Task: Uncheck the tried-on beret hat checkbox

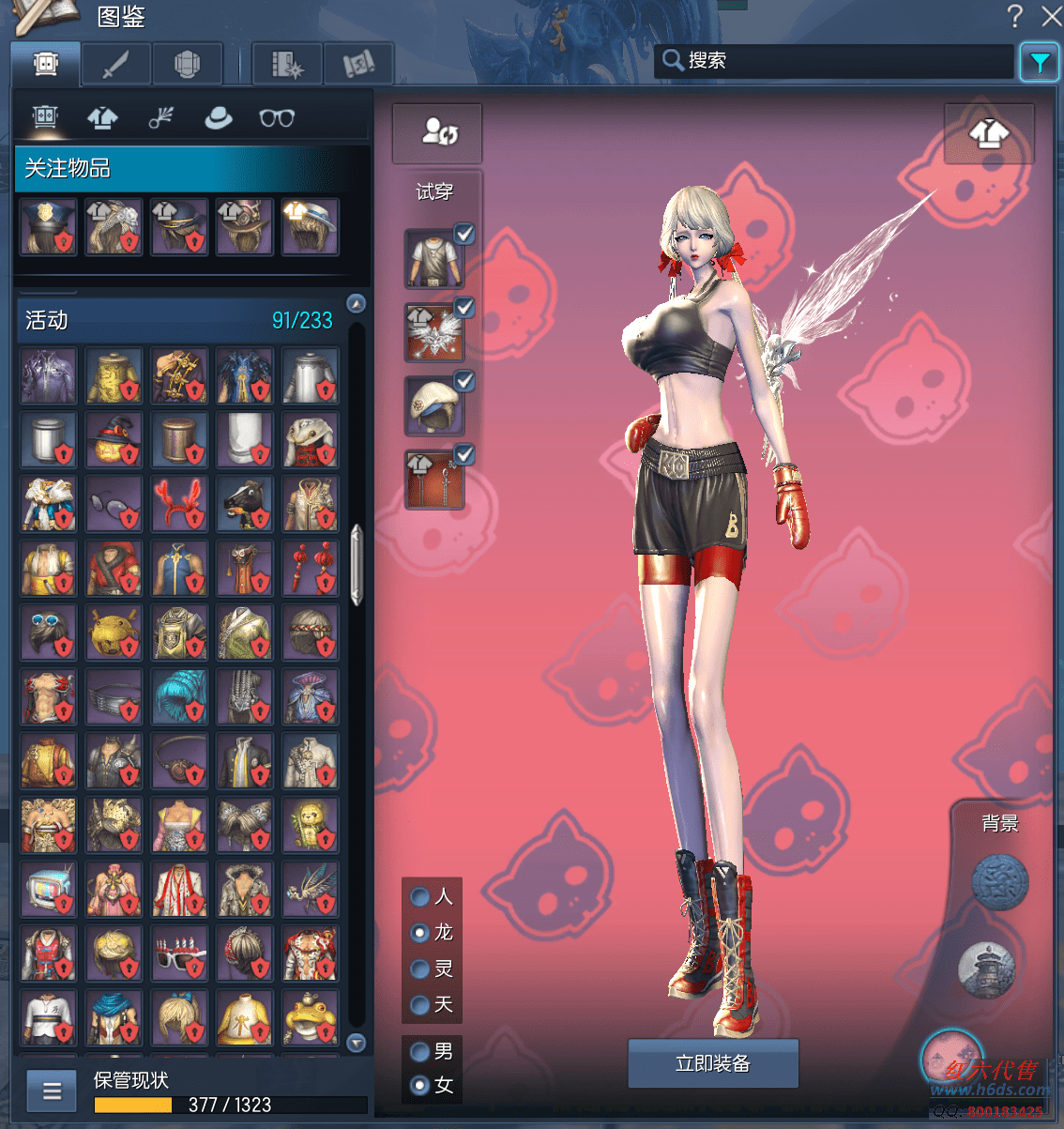Action: pos(464,381)
